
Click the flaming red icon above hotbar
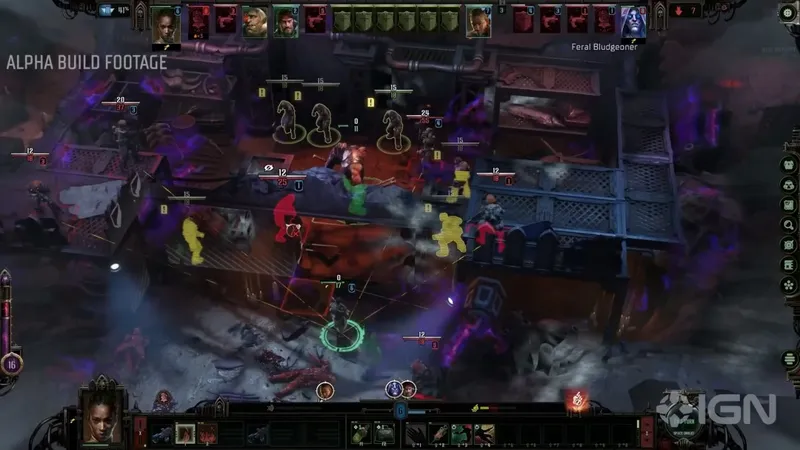click(x=575, y=401)
